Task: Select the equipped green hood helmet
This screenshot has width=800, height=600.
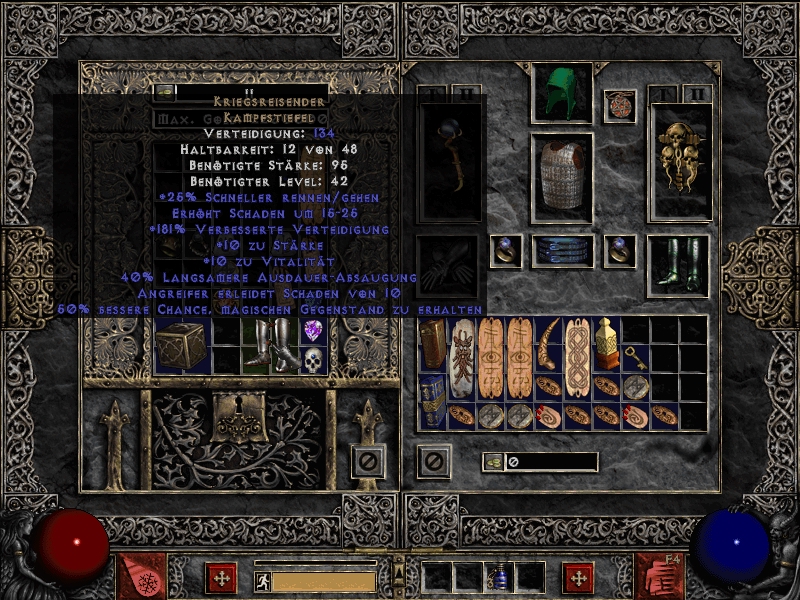Action: [561, 94]
